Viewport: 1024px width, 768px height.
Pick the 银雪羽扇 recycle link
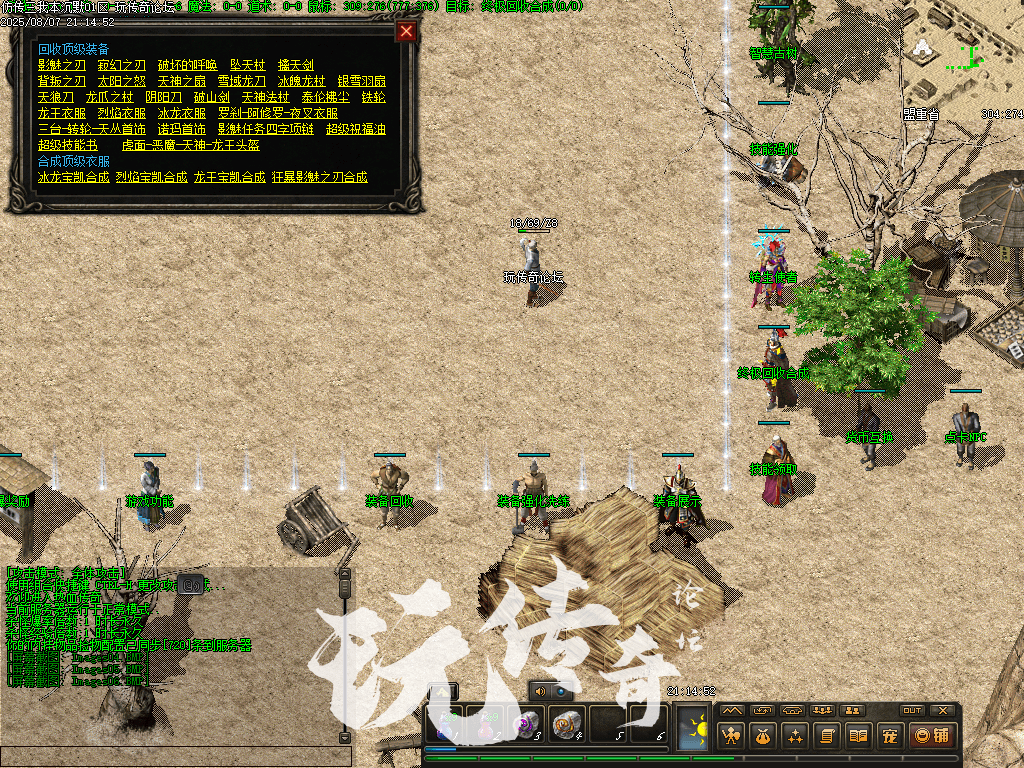point(362,81)
